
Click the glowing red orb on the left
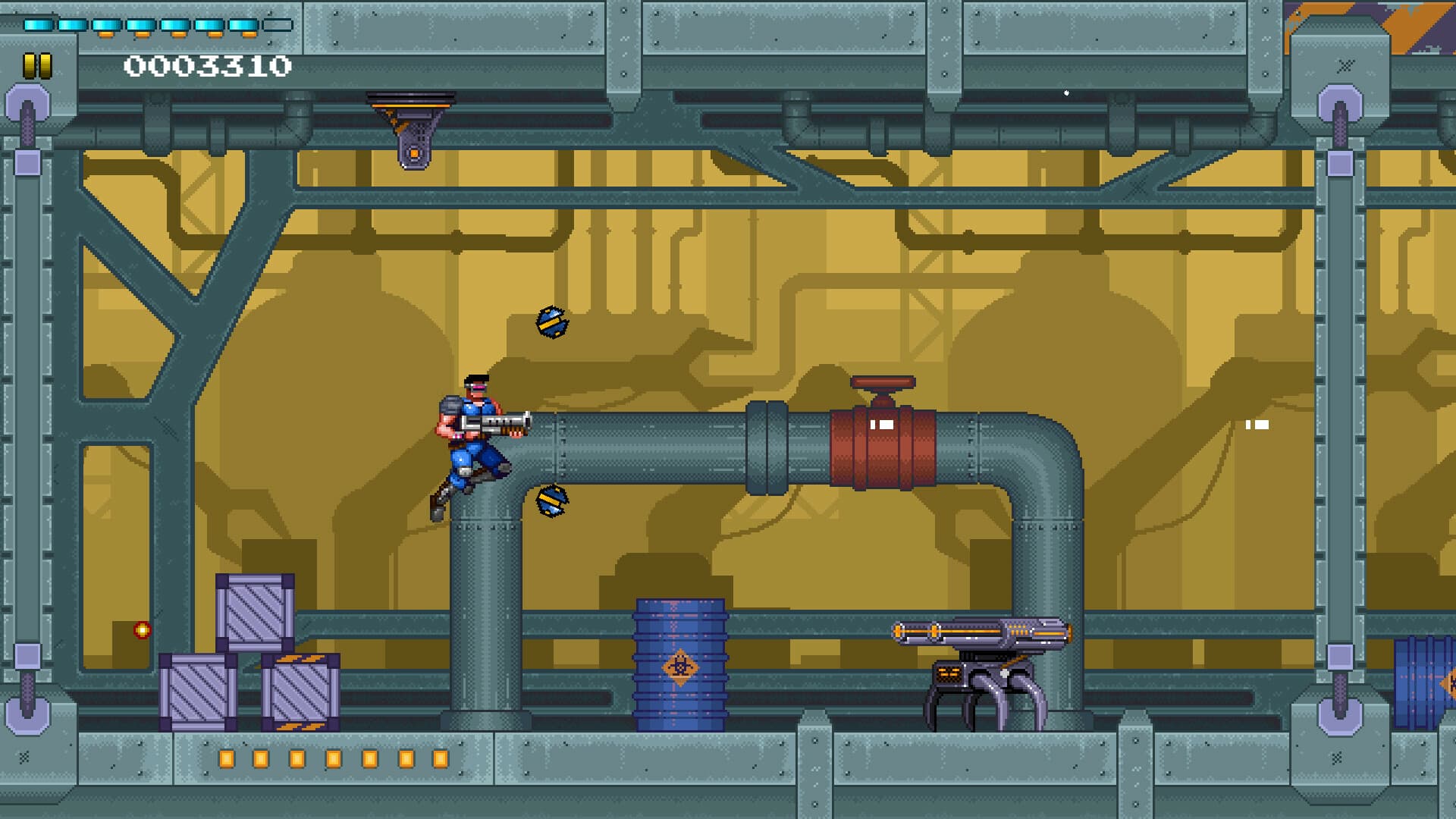[x=141, y=629]
